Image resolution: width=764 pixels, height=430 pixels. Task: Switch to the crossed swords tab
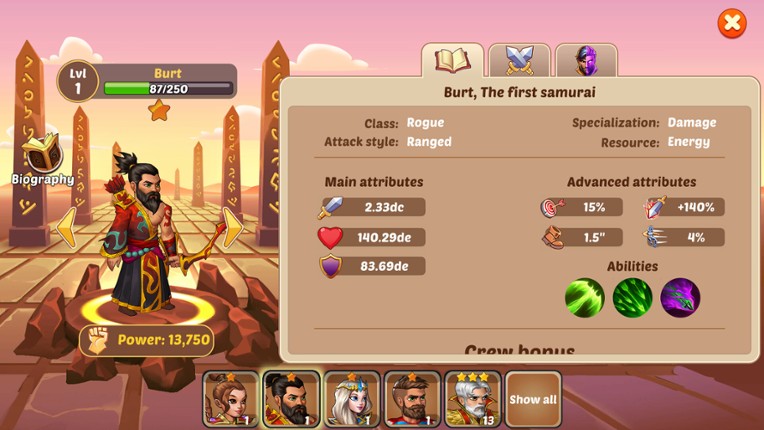click(x=519, y=61)
